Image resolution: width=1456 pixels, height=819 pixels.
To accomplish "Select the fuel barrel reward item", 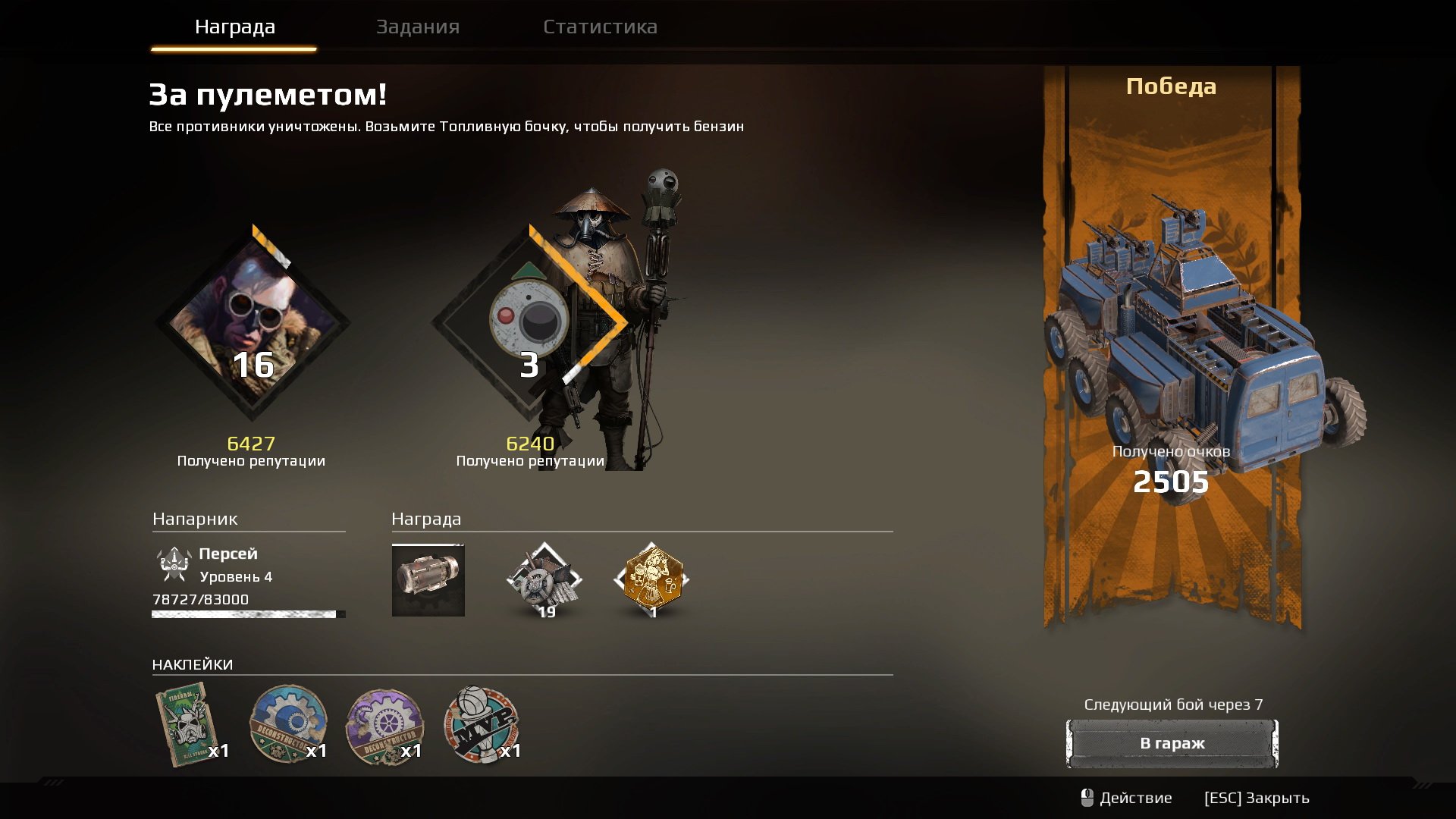I will [x=428, y=580].
